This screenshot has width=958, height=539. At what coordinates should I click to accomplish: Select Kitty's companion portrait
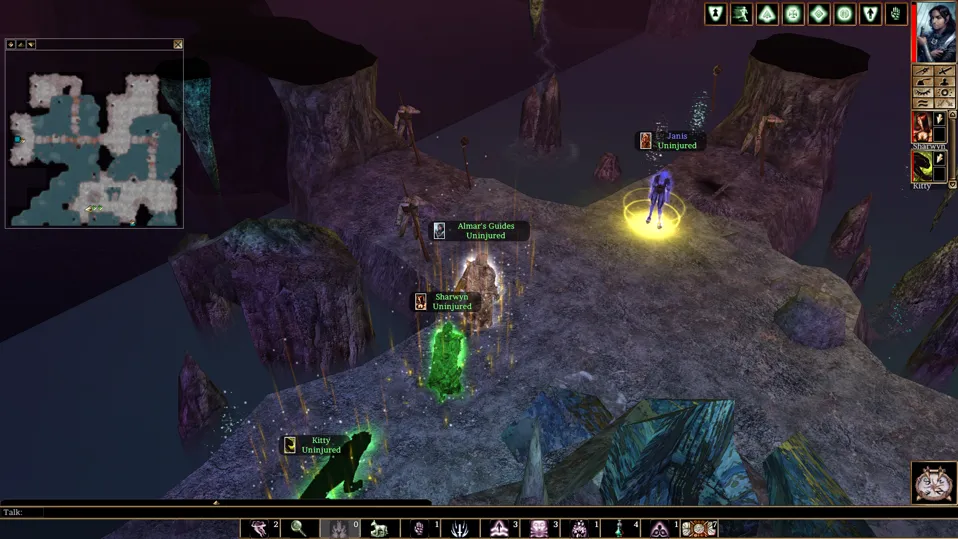[x=922, y=167]
